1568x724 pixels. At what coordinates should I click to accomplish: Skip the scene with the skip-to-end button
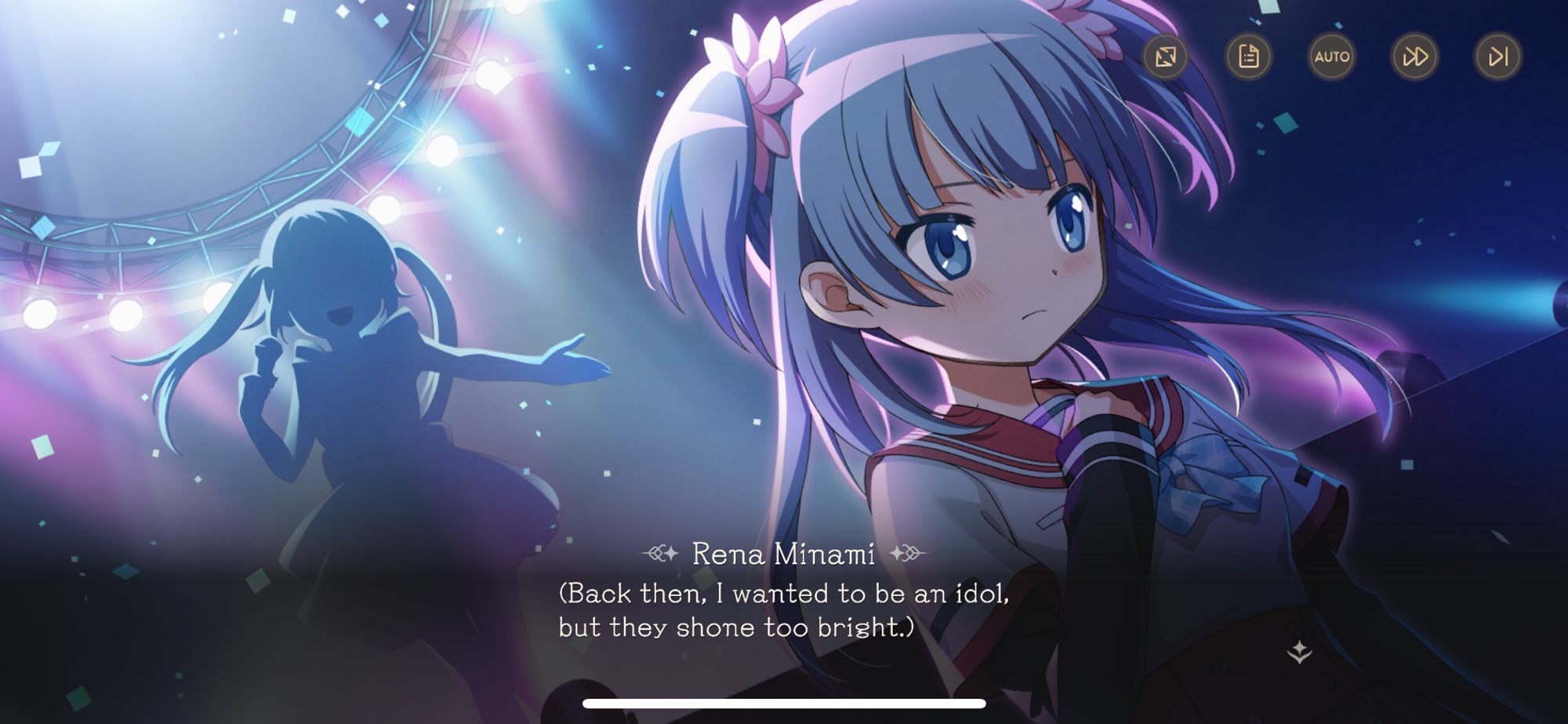(x=1497, y=56)
